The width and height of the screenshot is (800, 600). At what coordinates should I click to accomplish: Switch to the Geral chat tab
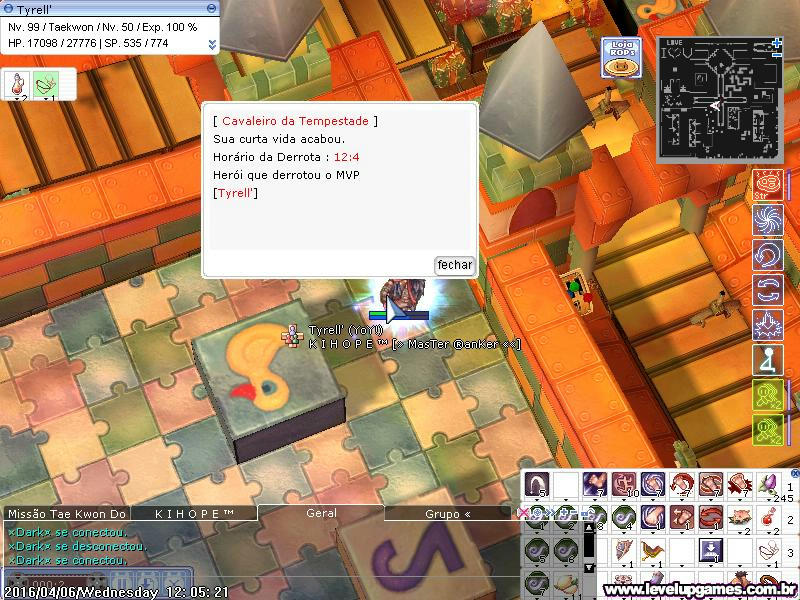320,513
